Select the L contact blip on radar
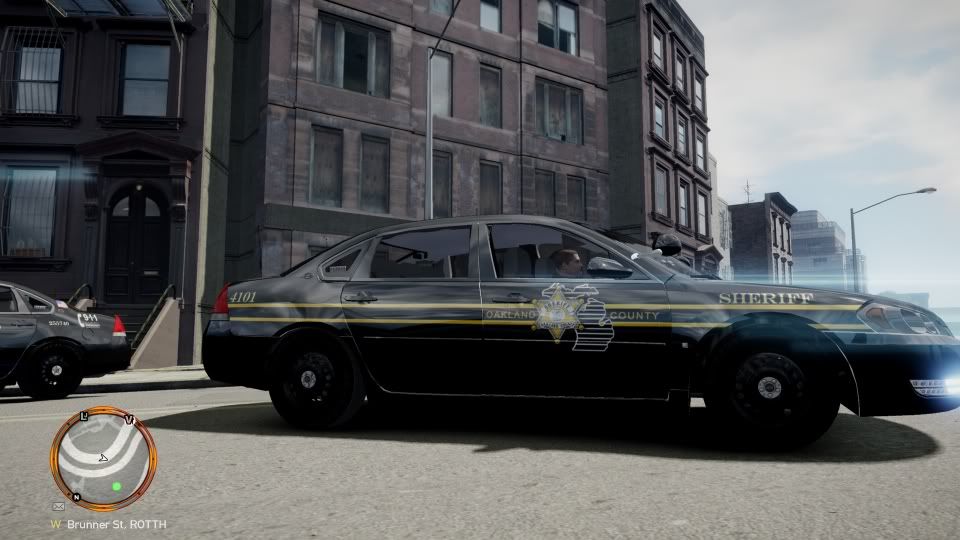The width and height of the screenshot is (960, 540). point(85,414)
